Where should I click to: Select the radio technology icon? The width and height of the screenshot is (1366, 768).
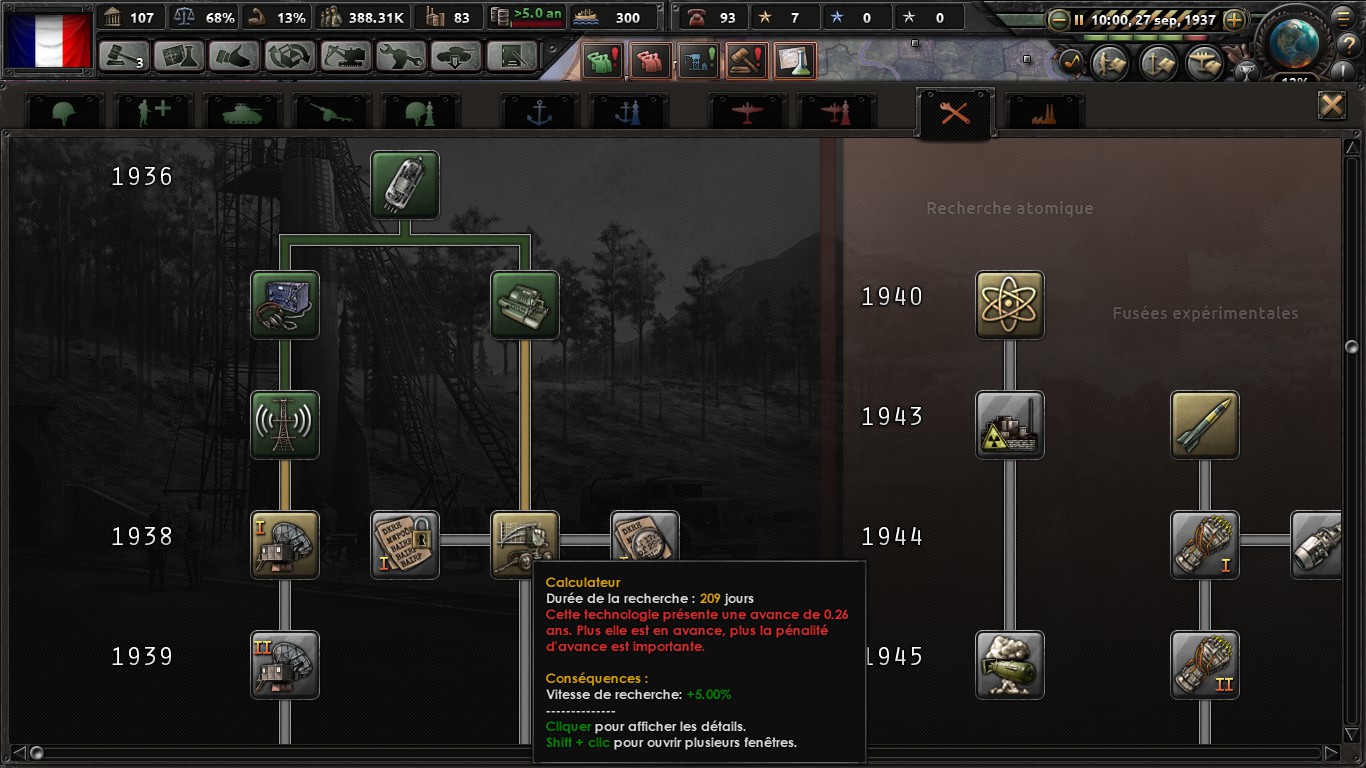click(285, 305)
